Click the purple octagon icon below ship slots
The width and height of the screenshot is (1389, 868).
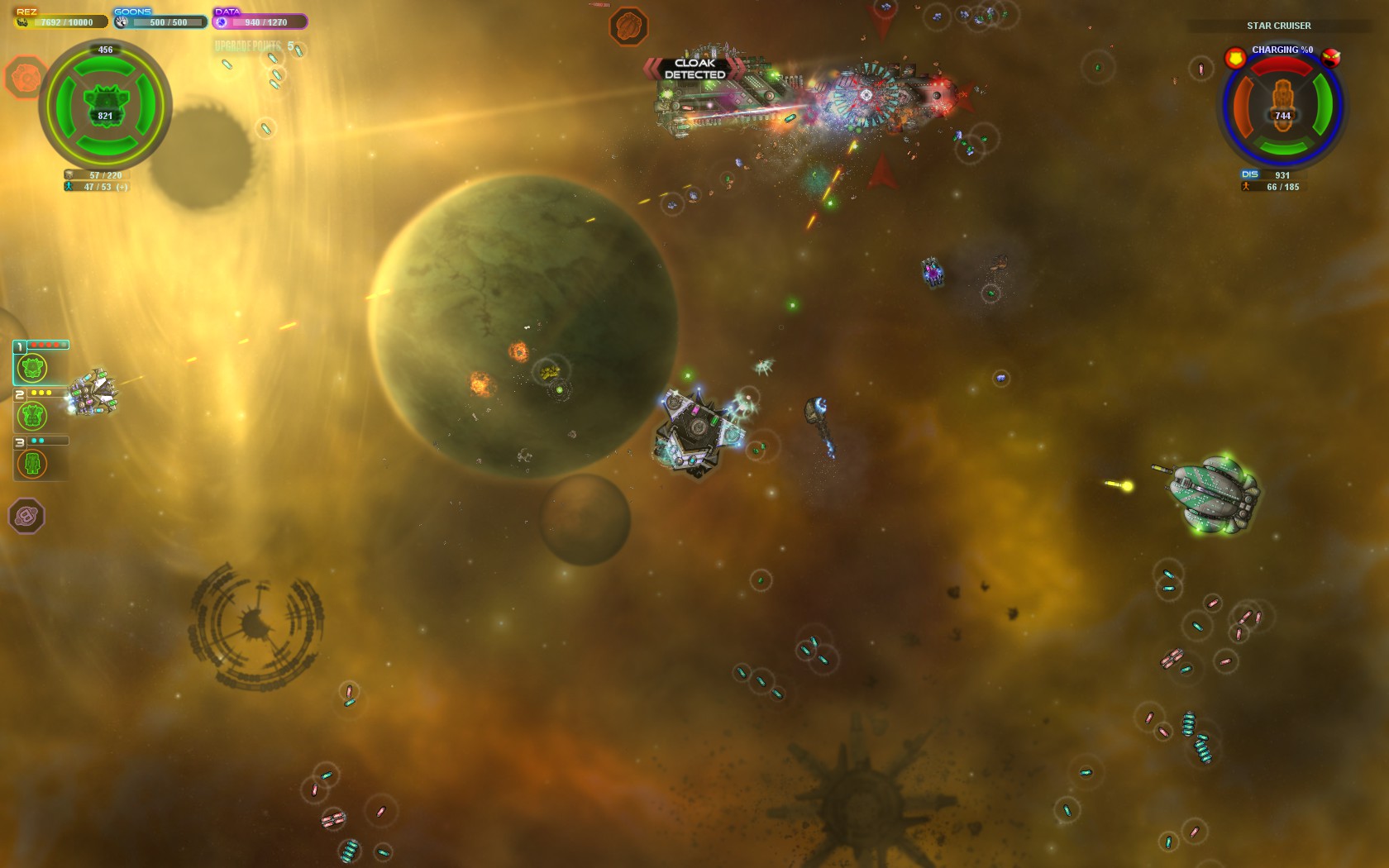coord(26,516)
